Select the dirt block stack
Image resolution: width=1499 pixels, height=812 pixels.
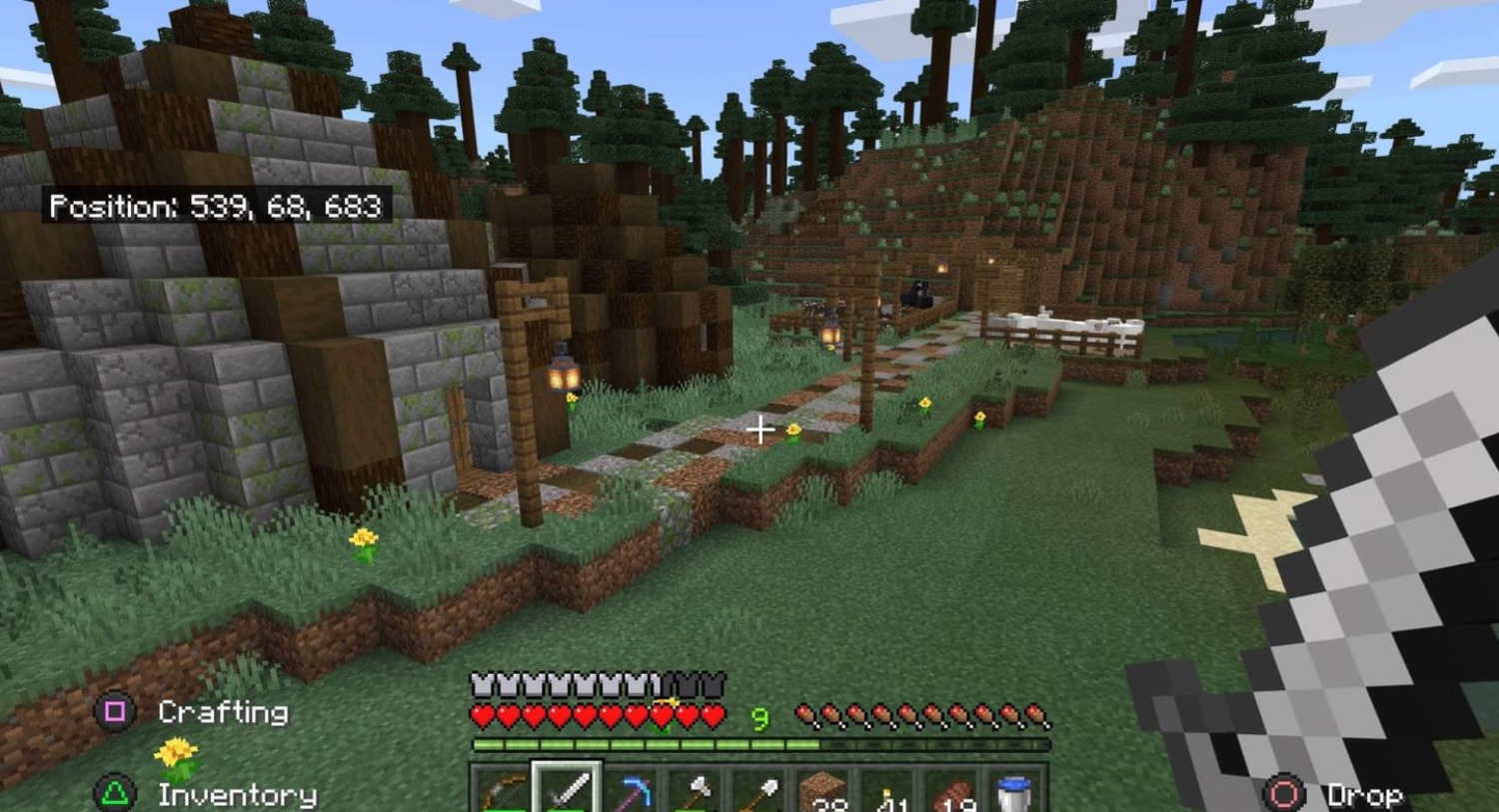(823, 791)
